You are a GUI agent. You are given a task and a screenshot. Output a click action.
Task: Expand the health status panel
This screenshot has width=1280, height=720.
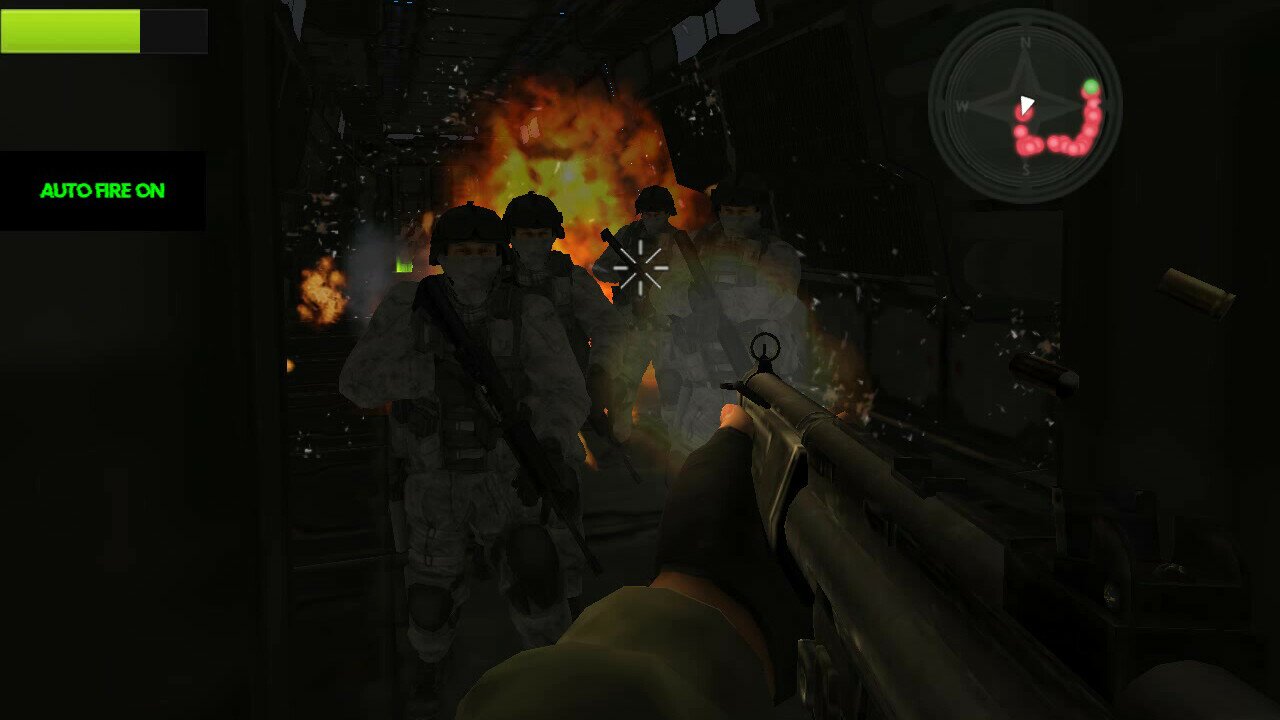coord(105,31)
